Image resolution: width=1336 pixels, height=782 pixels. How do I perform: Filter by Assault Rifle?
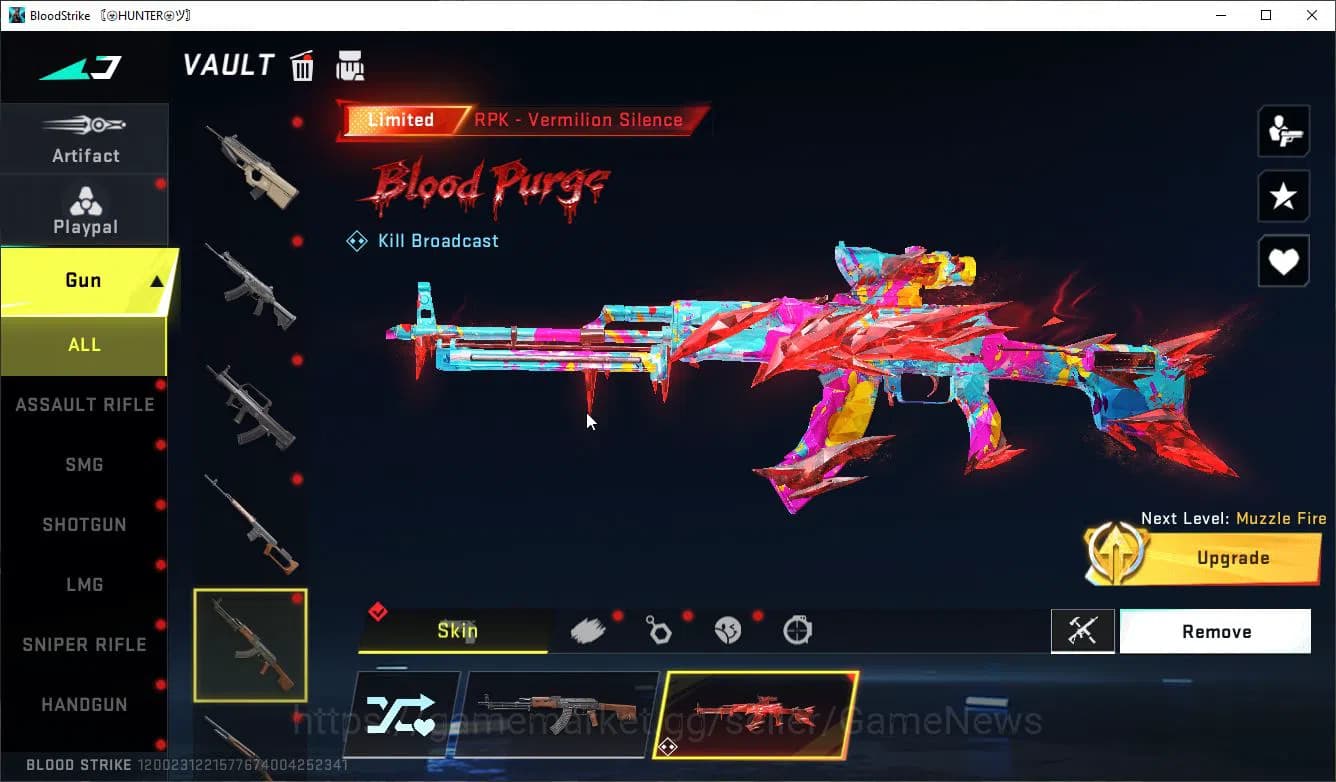(84, 405)
